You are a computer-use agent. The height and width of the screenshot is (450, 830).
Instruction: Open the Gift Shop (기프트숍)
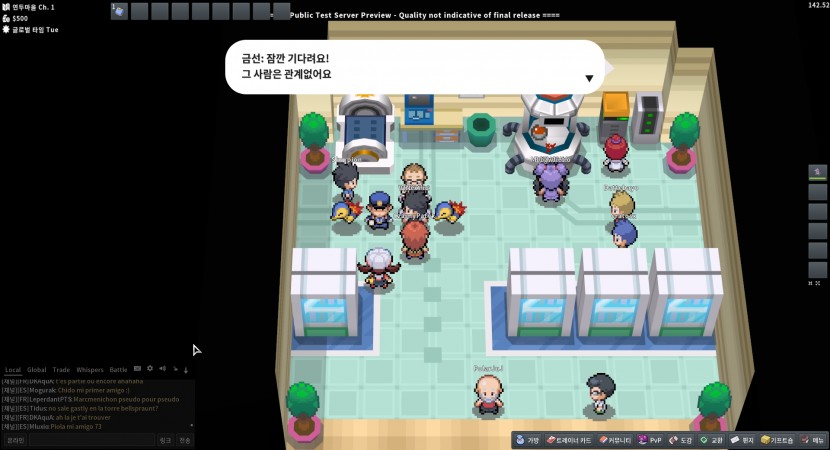point(778,440)
